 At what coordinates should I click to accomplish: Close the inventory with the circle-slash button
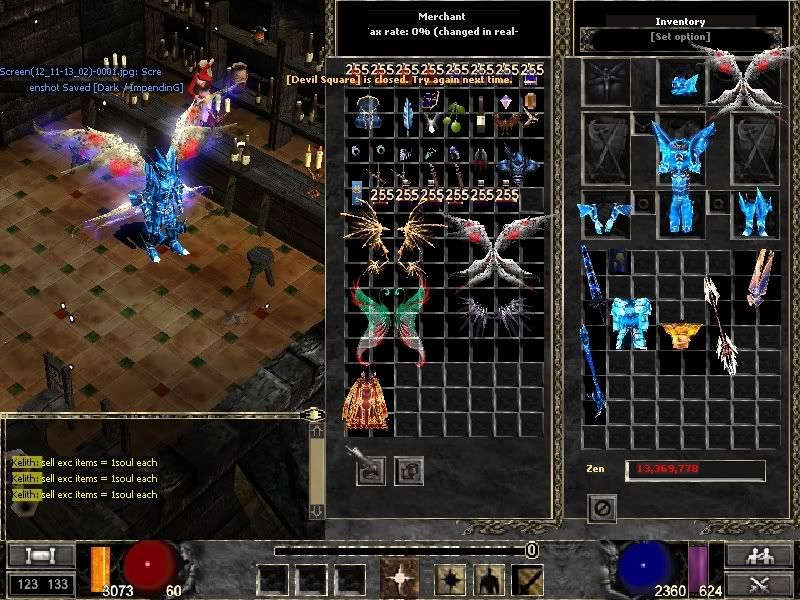(603, 508)
